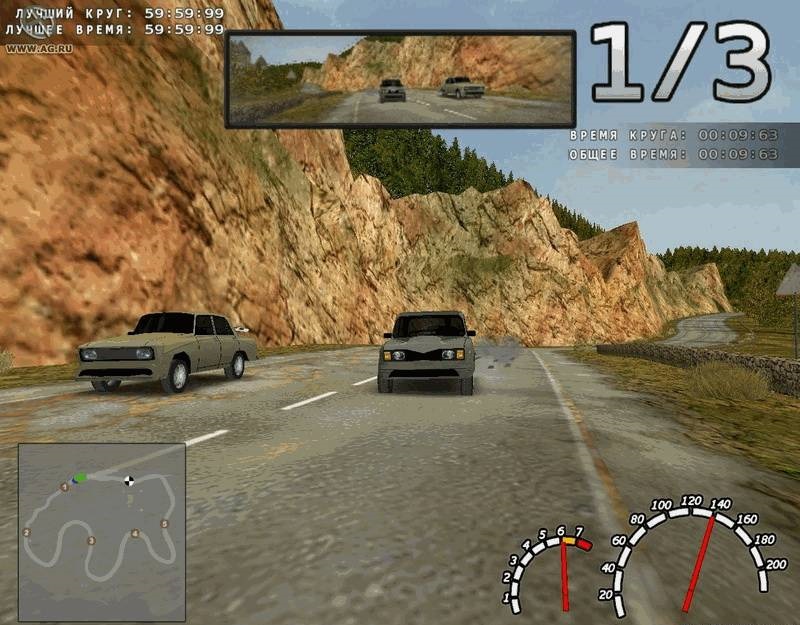
Task: Click the rearview mirror display
Action: click(400, 79)
